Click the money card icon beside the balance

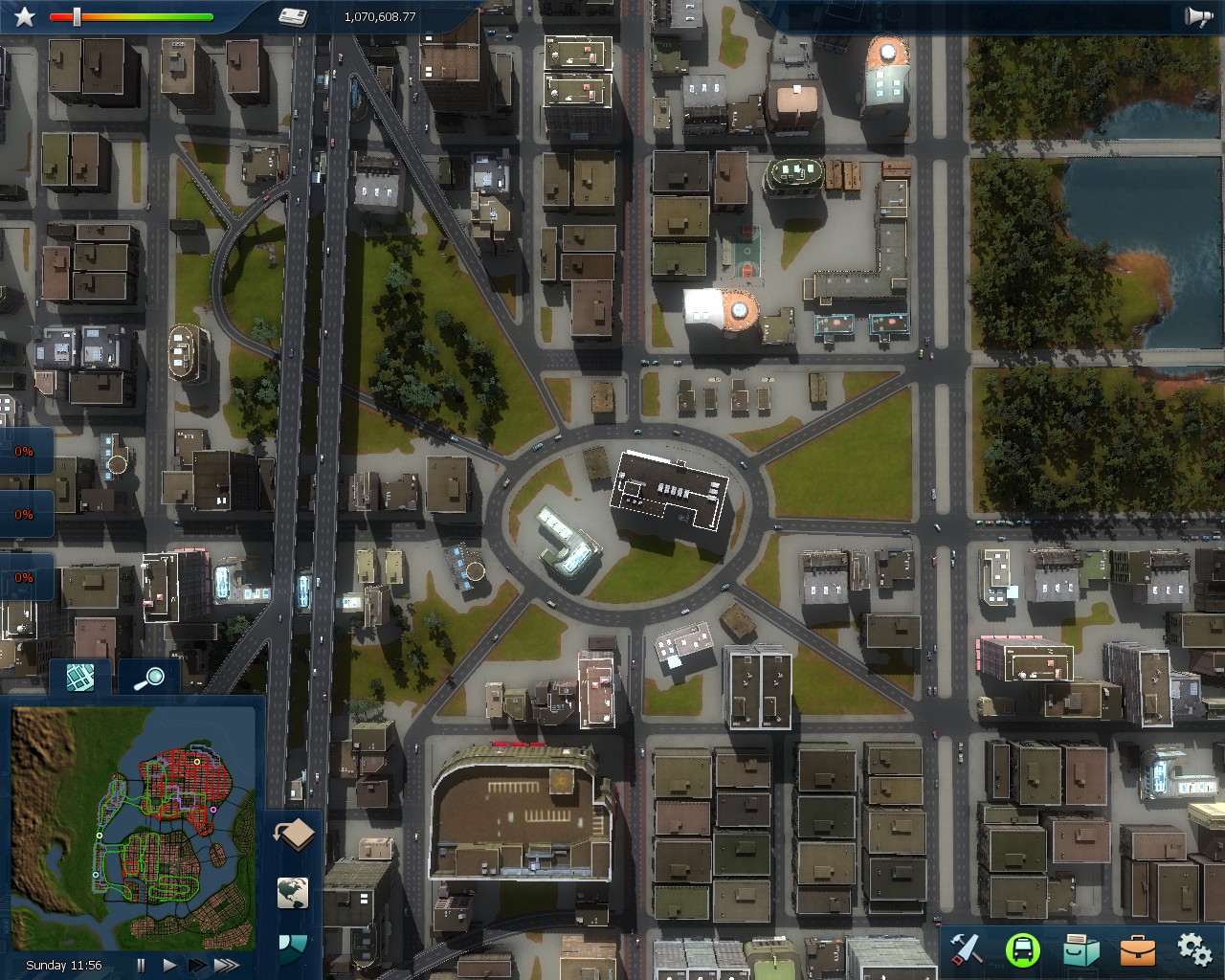click(x=293, y=16)
